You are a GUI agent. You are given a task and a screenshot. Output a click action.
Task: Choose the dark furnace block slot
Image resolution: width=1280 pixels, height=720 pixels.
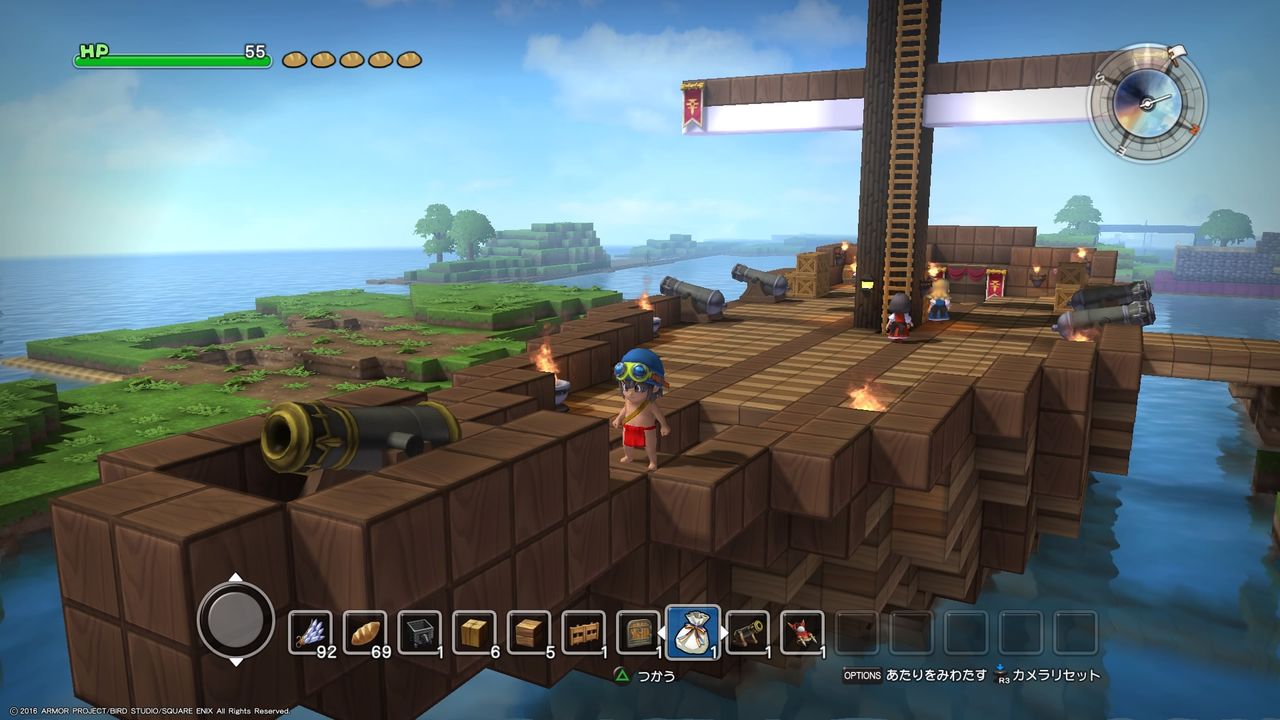click(419, 632)
